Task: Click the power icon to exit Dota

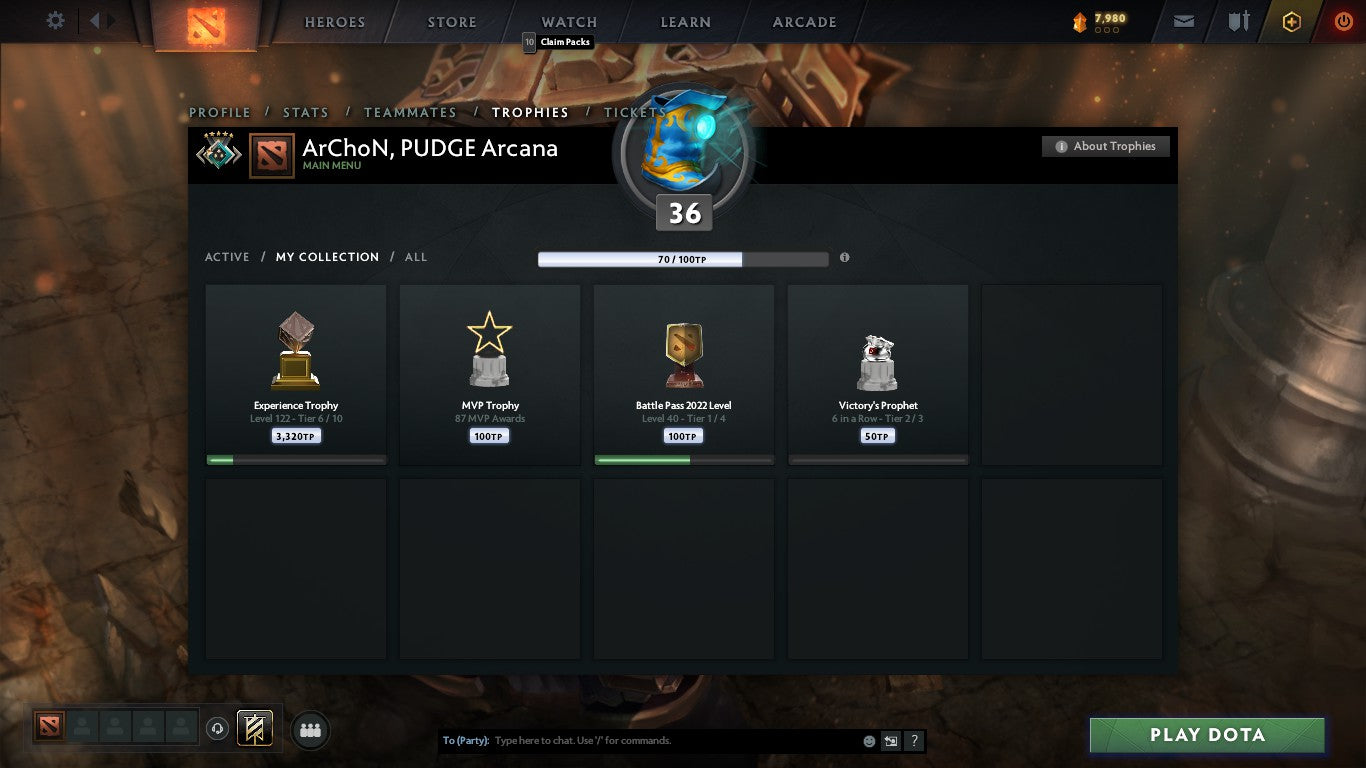Action: pyautogui.click(x=1343, y=20)
